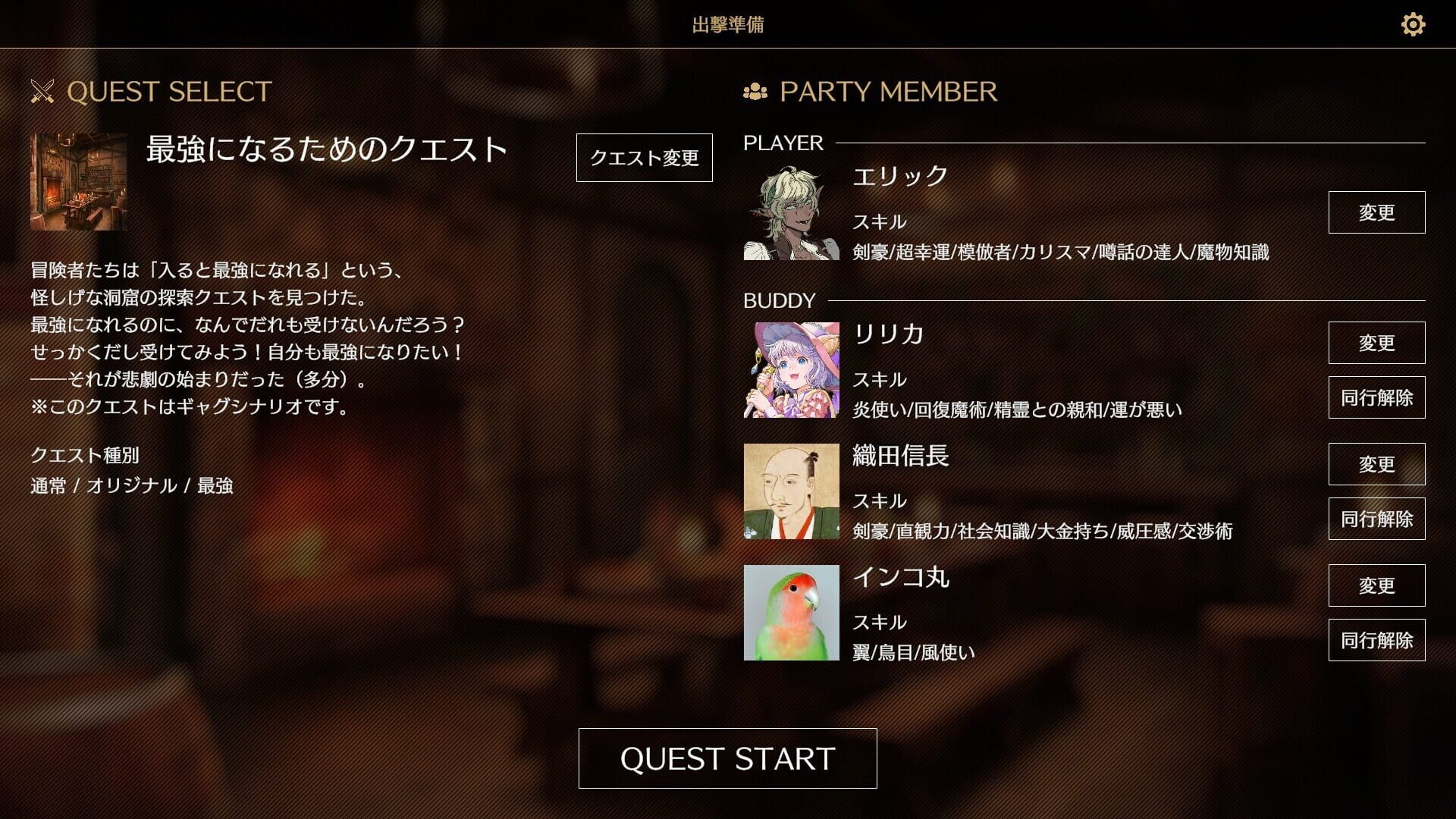1456x819 pixels.
Task: Change player エリック using the 変更 button
Action: pyautogui.click(x=1377, y=212)
